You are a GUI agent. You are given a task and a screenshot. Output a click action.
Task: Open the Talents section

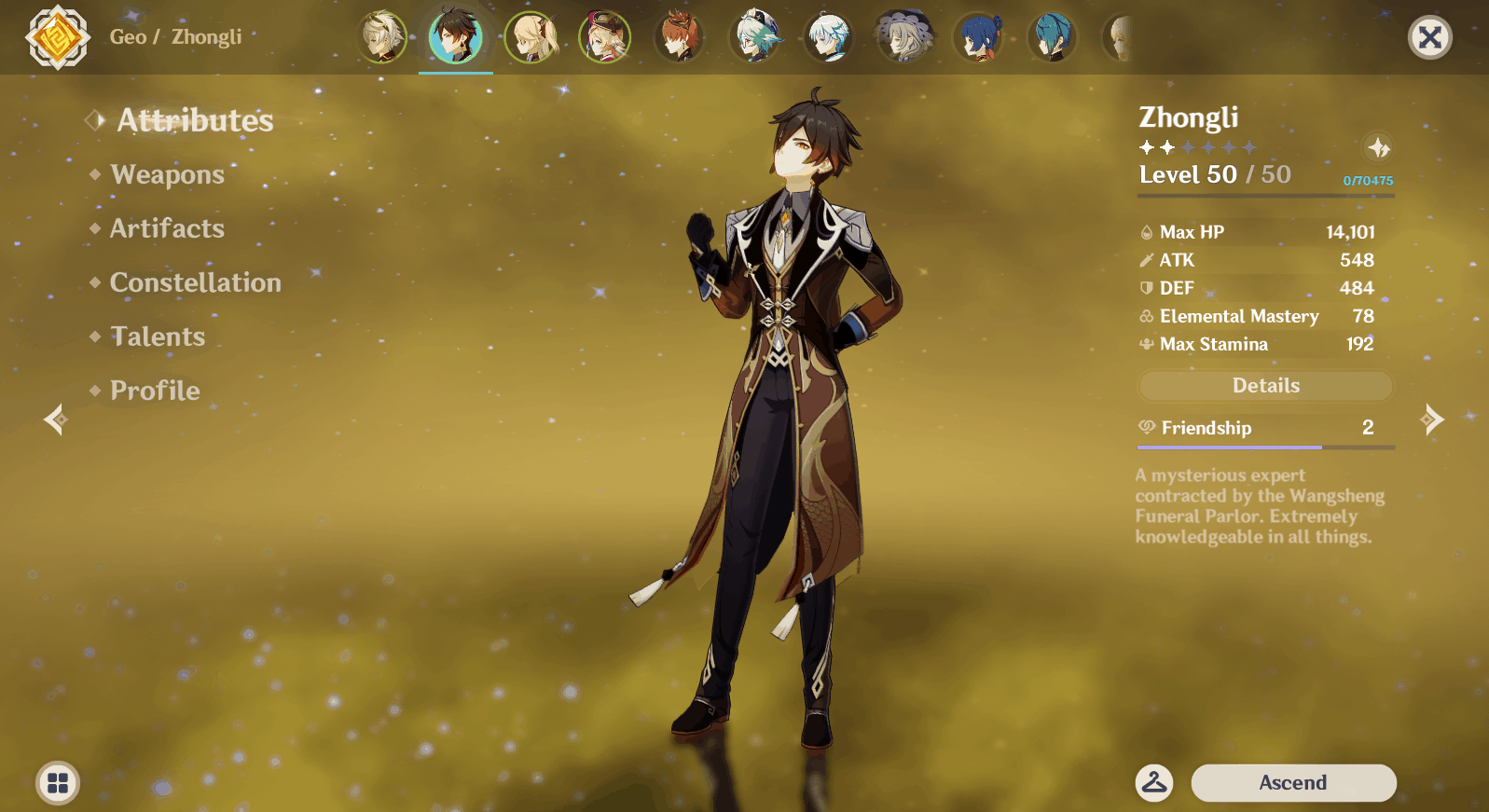click(x=158, y=337)
